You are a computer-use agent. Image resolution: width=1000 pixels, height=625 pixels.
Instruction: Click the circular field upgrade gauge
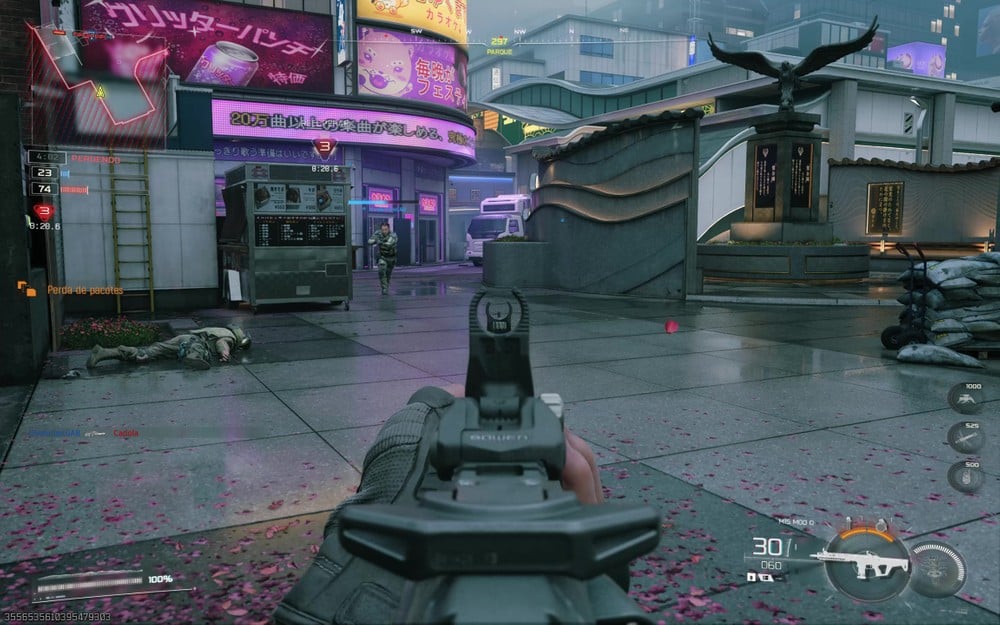tap(939, 569)
